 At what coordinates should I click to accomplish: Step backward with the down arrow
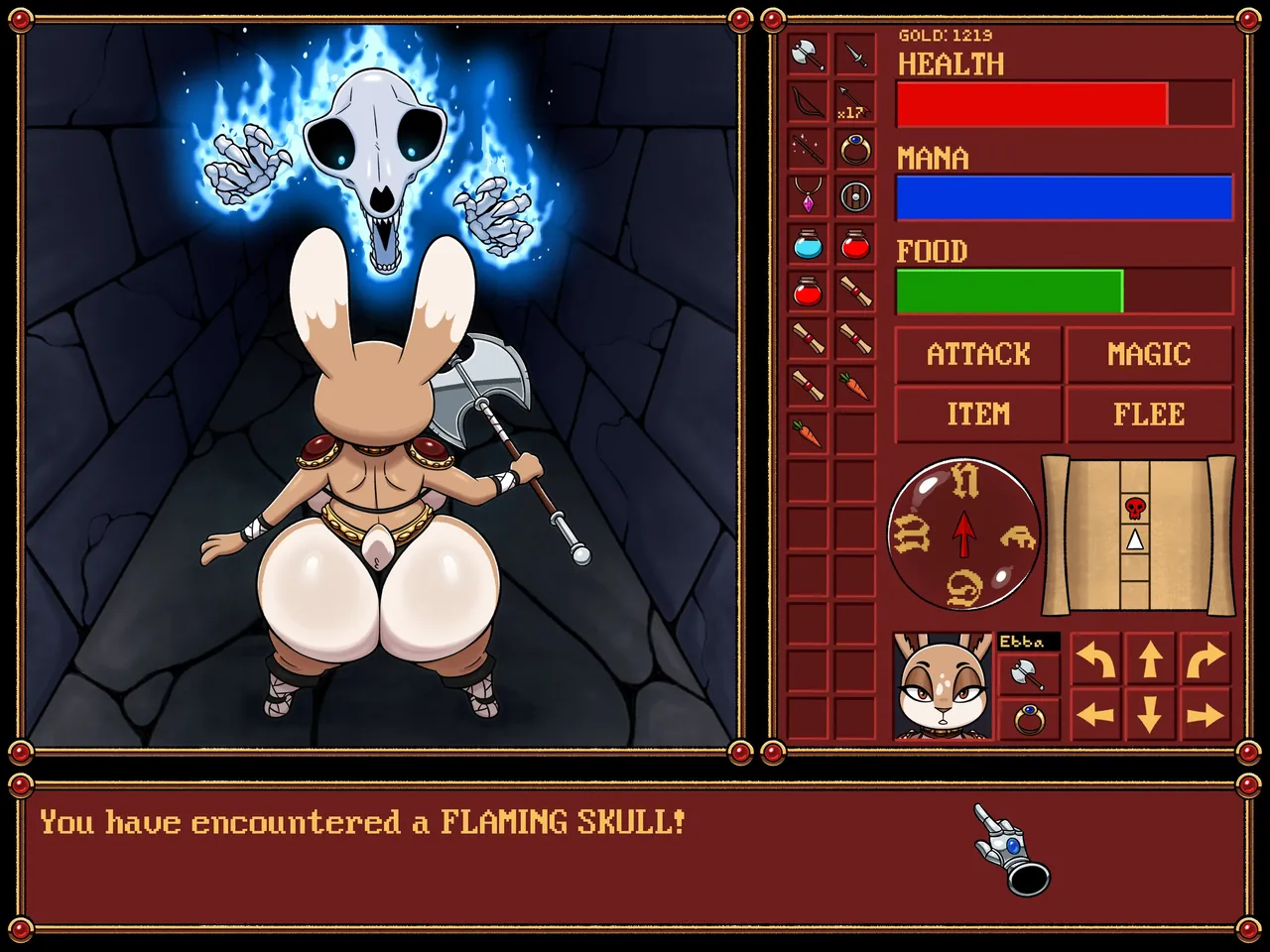(1150, 714)
